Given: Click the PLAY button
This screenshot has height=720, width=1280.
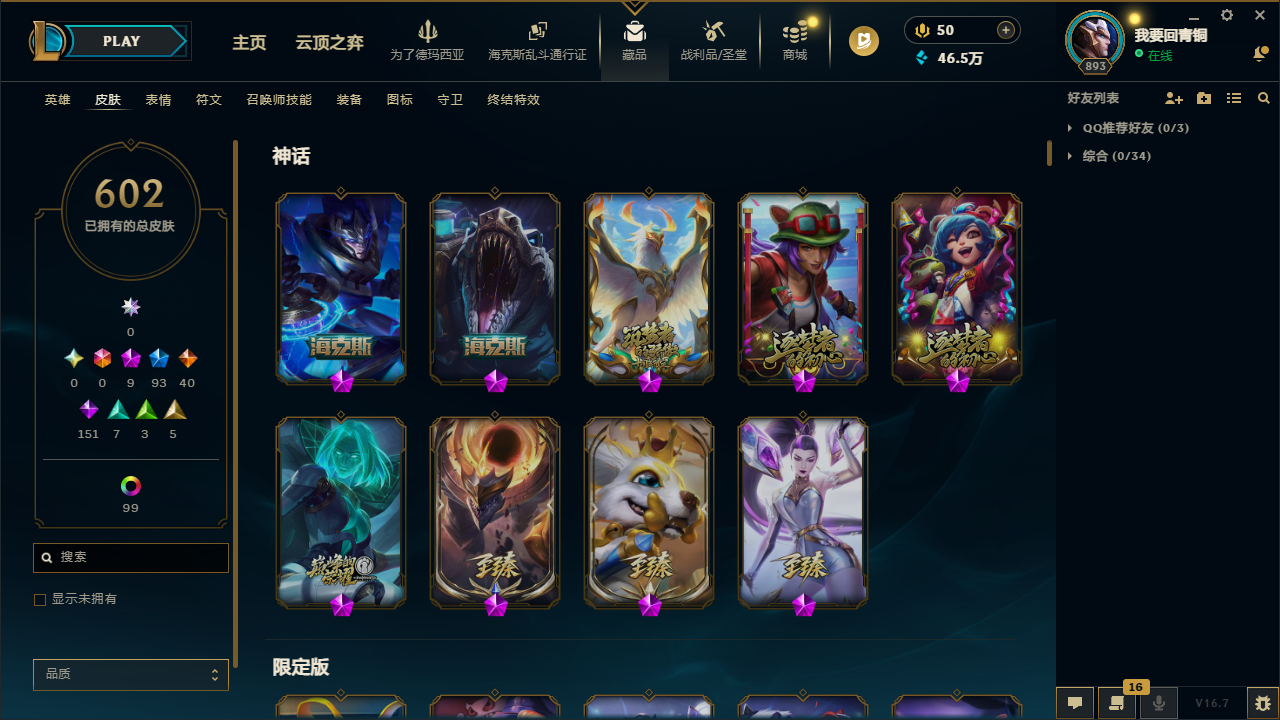Looking at the screenshot, I should coord(121,41).
